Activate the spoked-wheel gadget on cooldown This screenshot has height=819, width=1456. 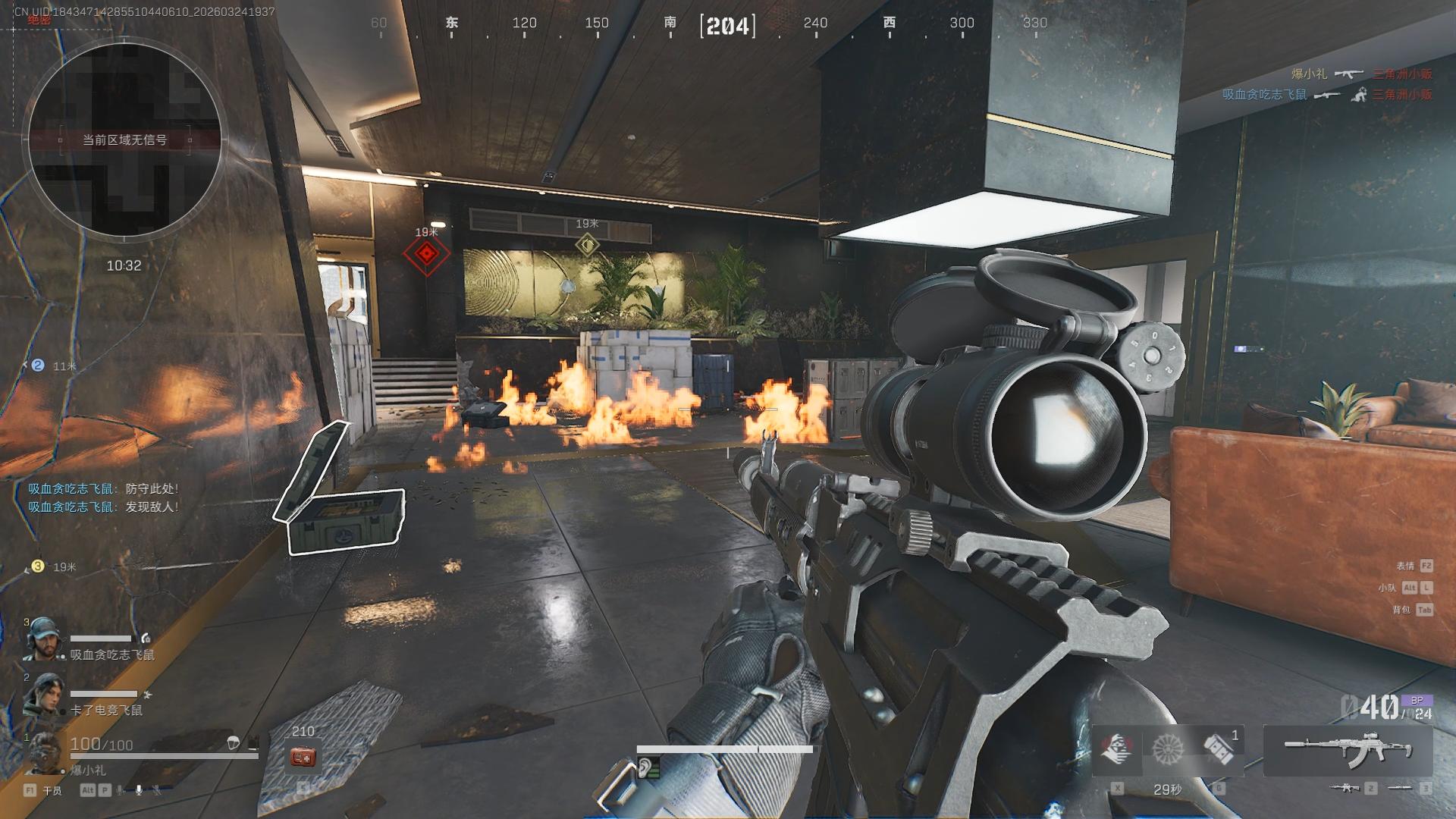click(1168, 749)
